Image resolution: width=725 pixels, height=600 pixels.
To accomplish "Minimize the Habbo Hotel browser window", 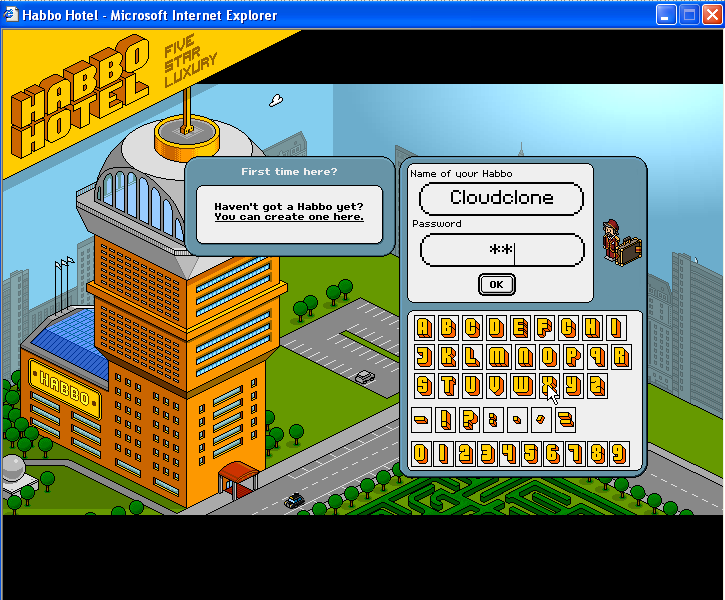I will tap(667, 15).
